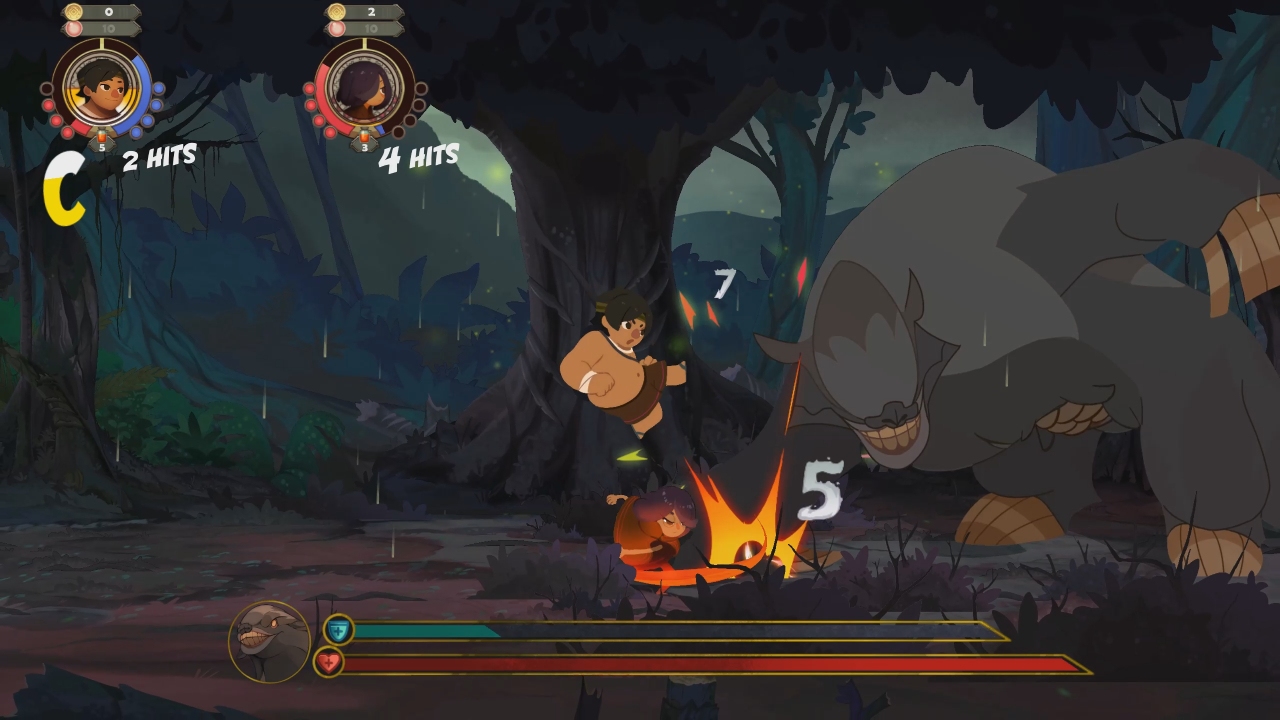Click the teal shield icon on the boss bar
The width and height of the screenshot is (1280, 720).
[x=338, y=632]
